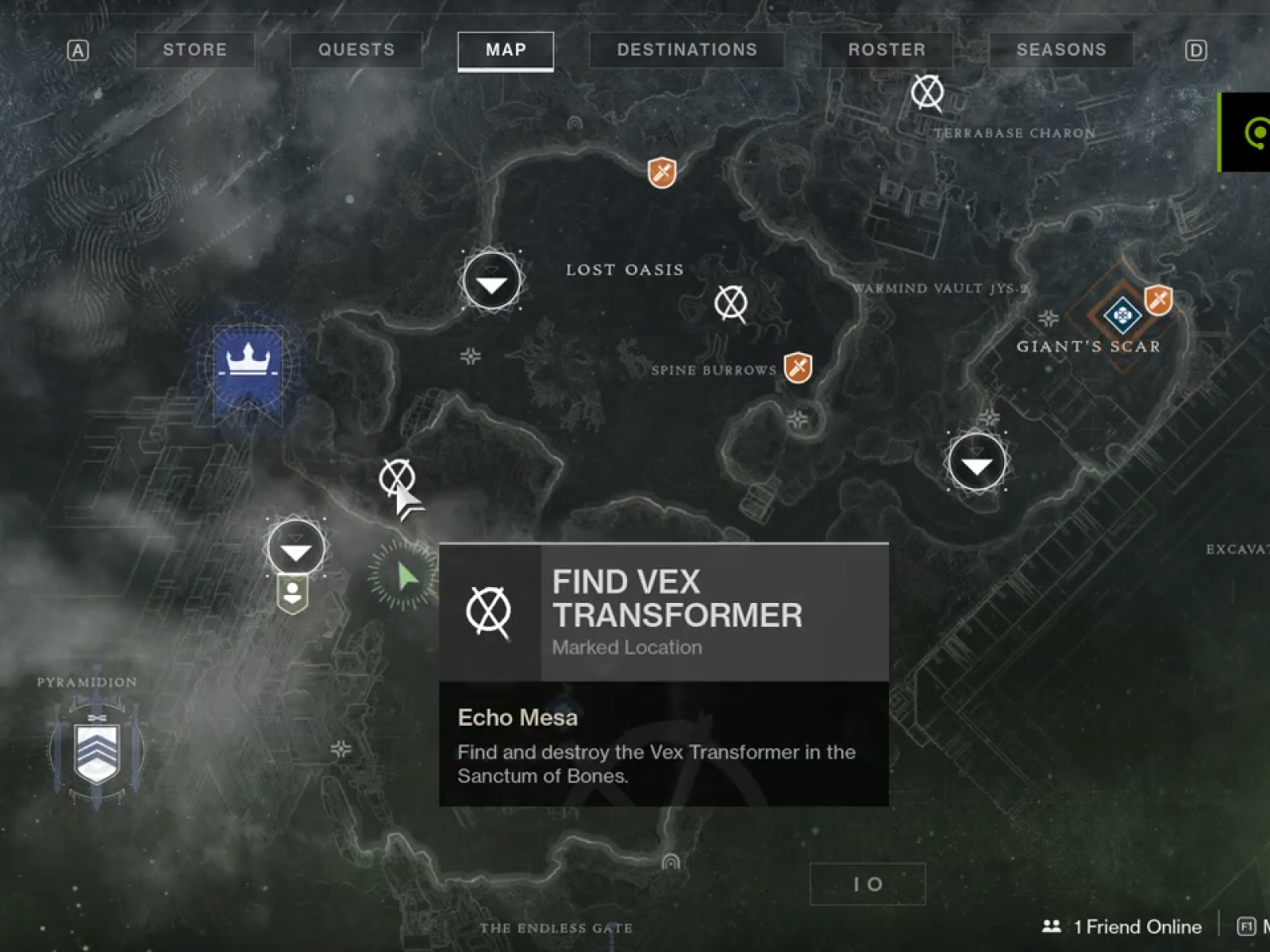The width and height of the screenshot is (1270, 952).
Task: Click the orange shield marker beside Spine Burrows
Action: [798, 367]
